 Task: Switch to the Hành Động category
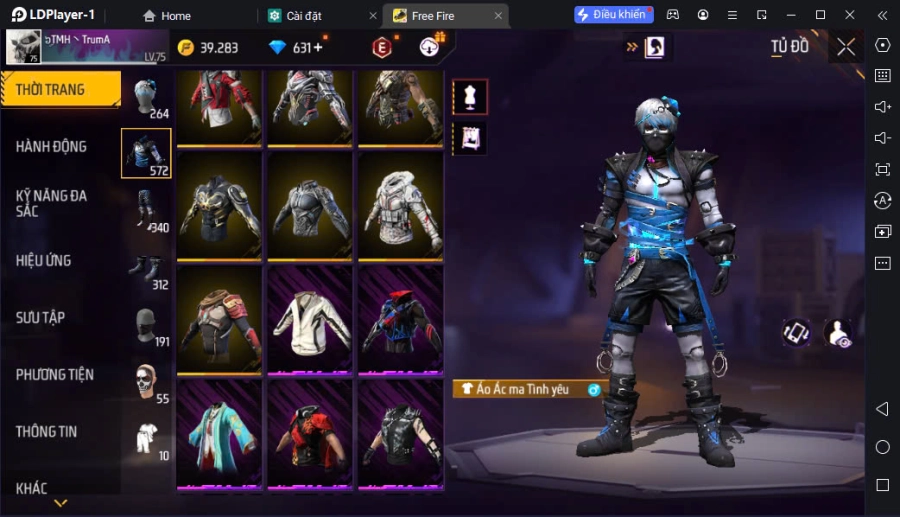(x=52, y=146)
